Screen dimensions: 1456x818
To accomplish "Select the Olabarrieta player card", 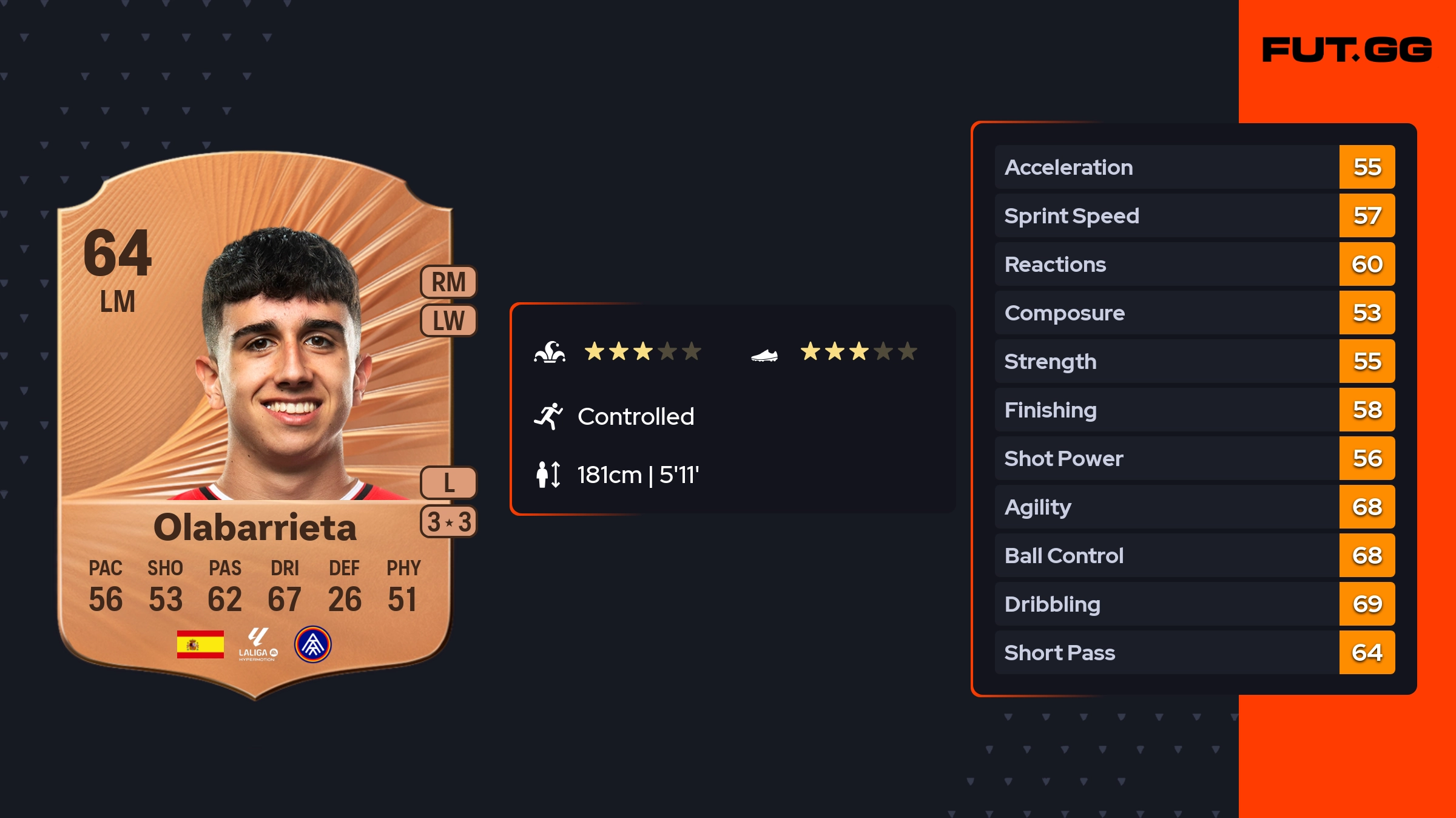I will (x=255, y=425).
